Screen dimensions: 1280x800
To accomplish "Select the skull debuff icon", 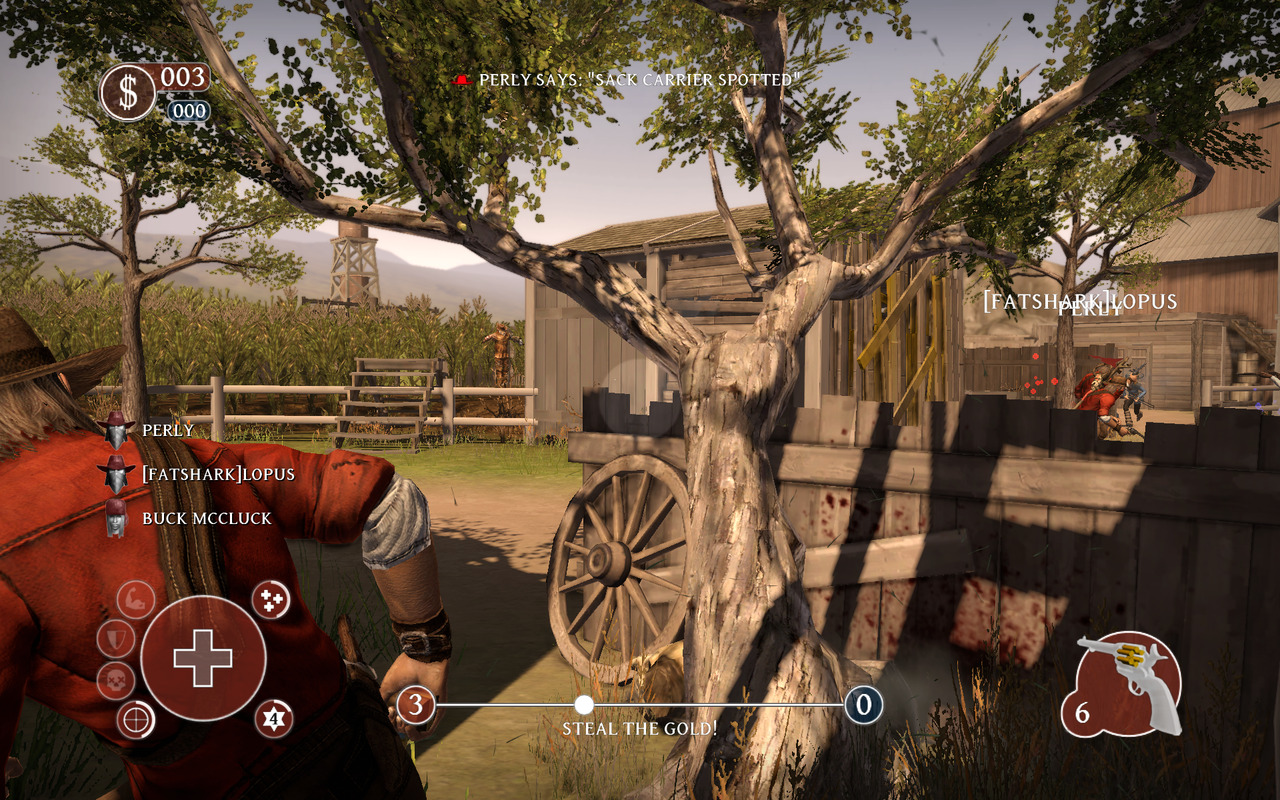I will click(x=116, y=681).
